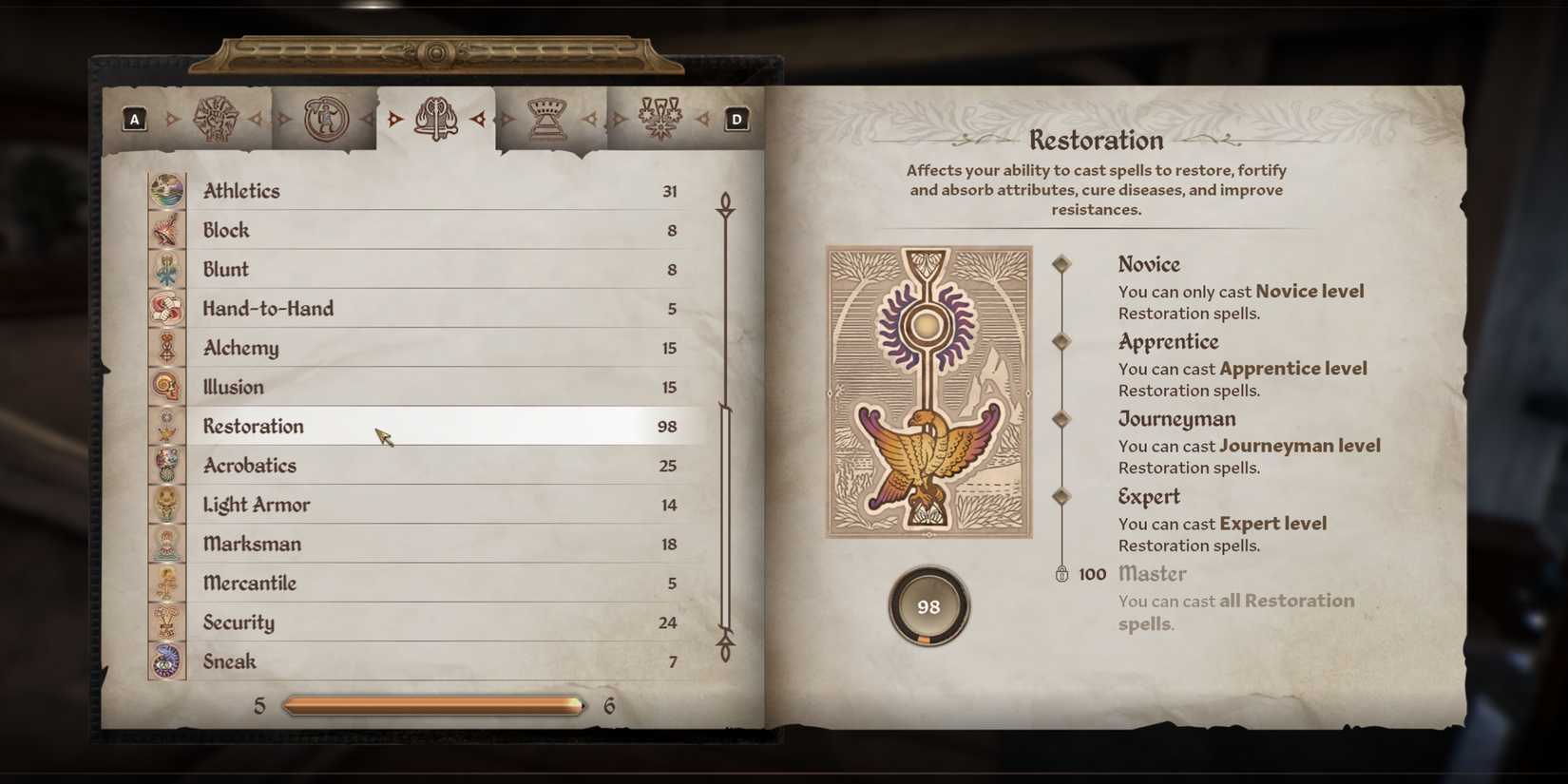Click the Marksman skill icon
This screenshot has height=784, width=1568.
[168, 543]
